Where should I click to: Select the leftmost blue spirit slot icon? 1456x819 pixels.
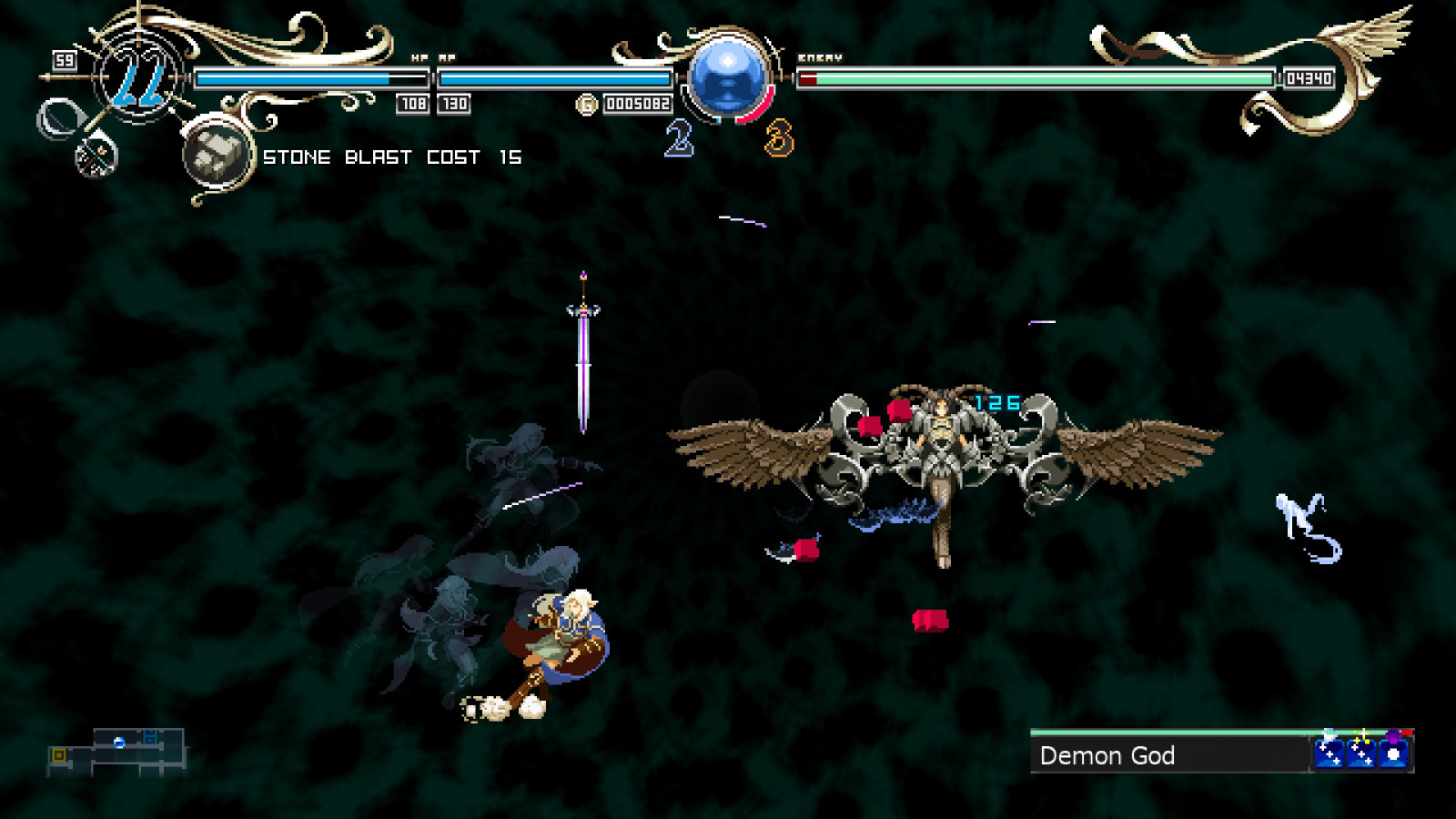click(1329, 753)
